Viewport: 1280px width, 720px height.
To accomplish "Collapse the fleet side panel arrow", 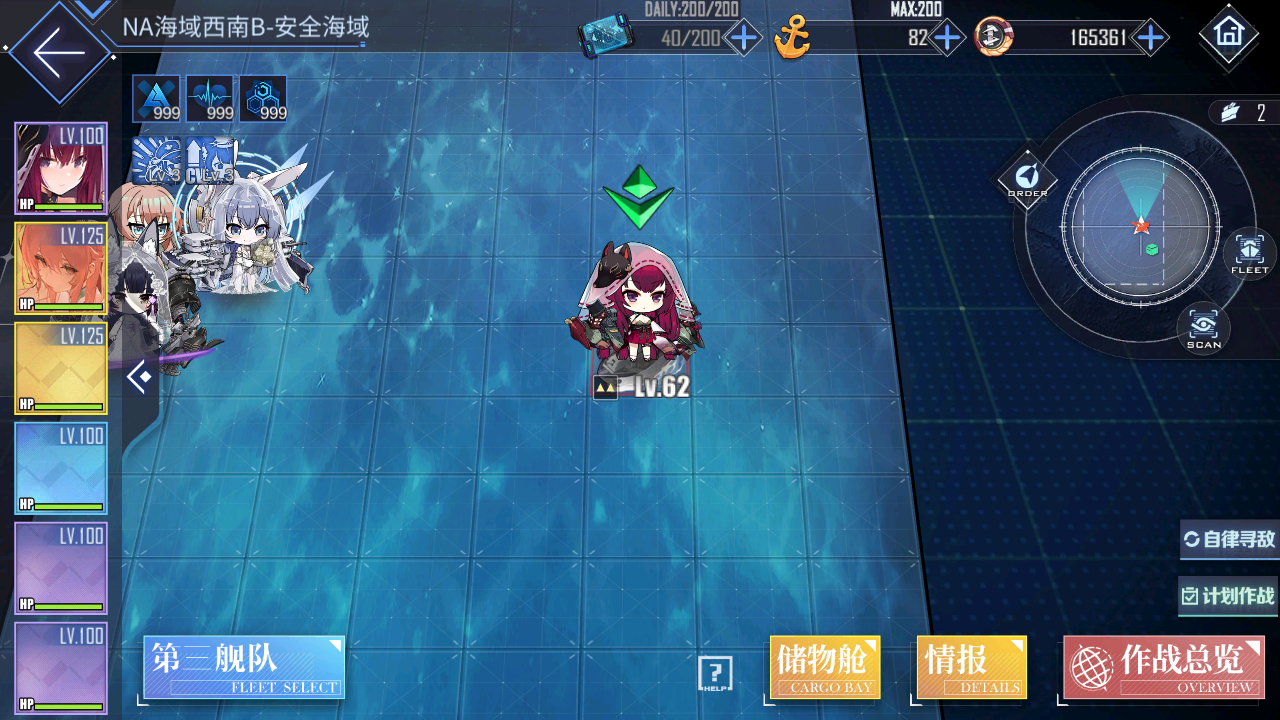I will tap(140, 377).
